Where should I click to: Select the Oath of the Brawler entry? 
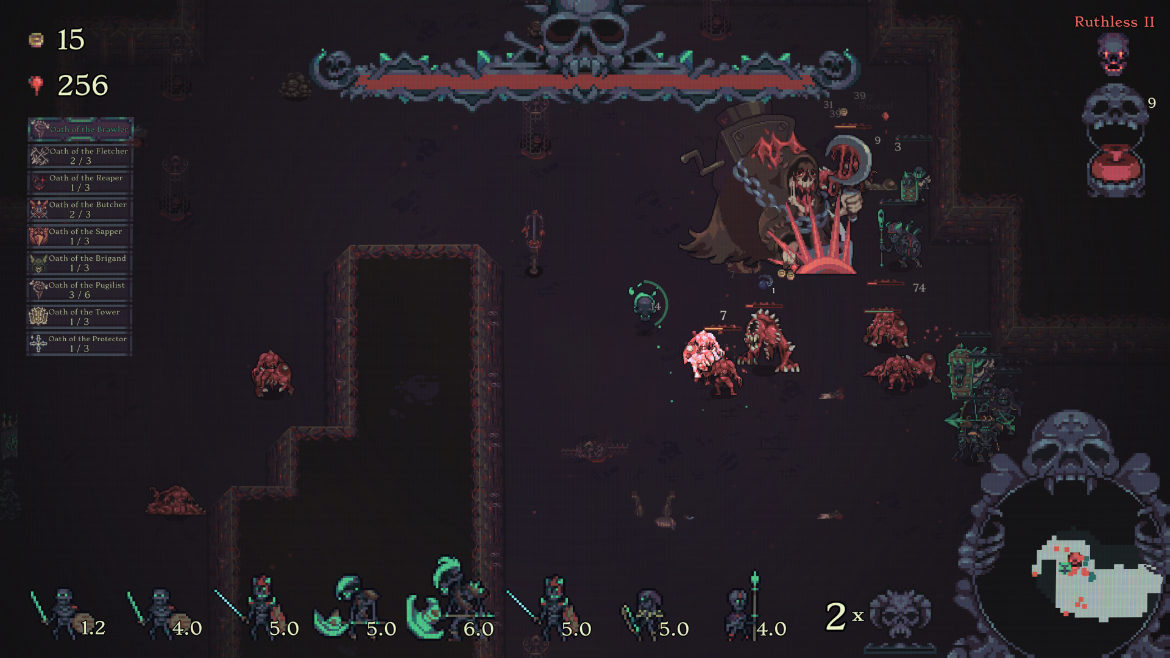click(80, 130)
